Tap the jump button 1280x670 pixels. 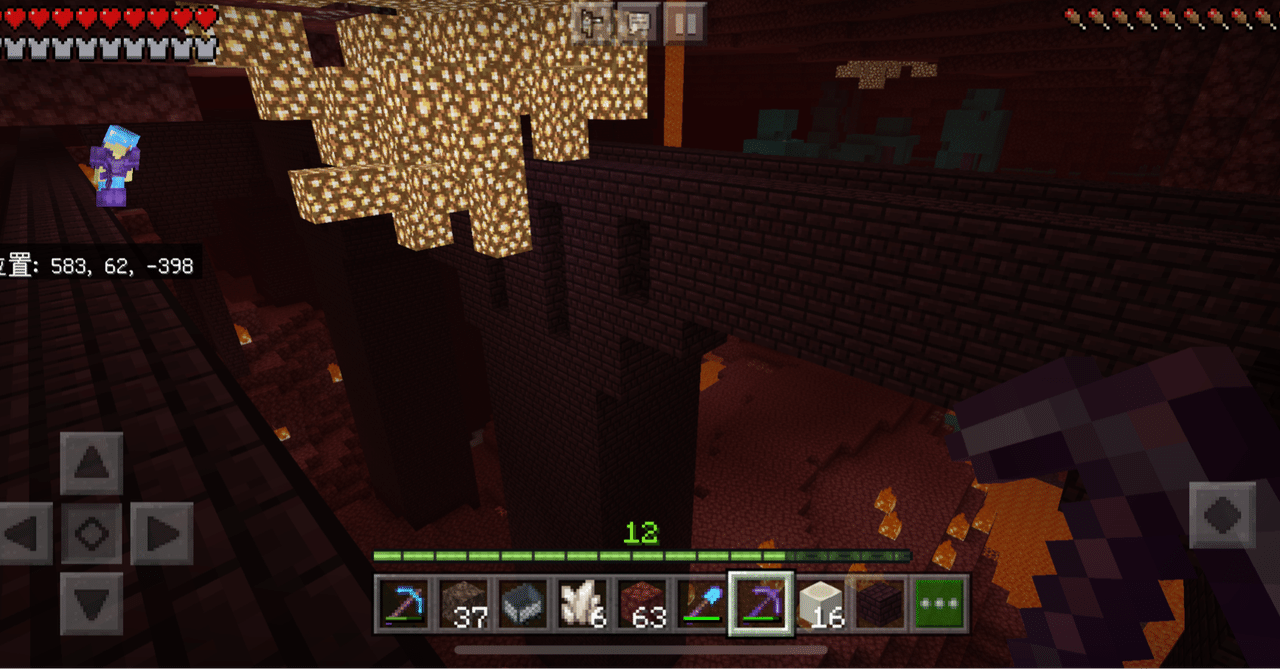(x=1222, y=515)
